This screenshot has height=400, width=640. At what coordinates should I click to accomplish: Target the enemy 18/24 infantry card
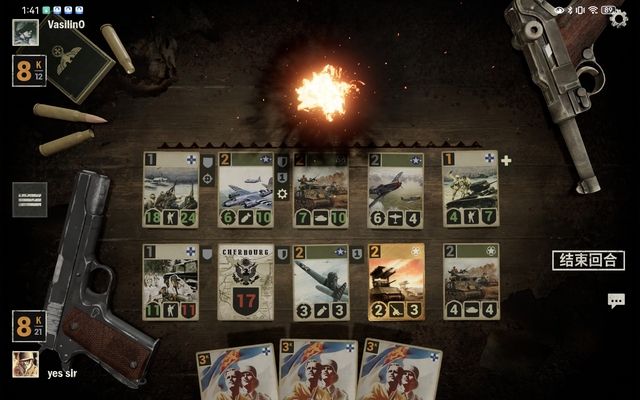(x=170, y=188)
